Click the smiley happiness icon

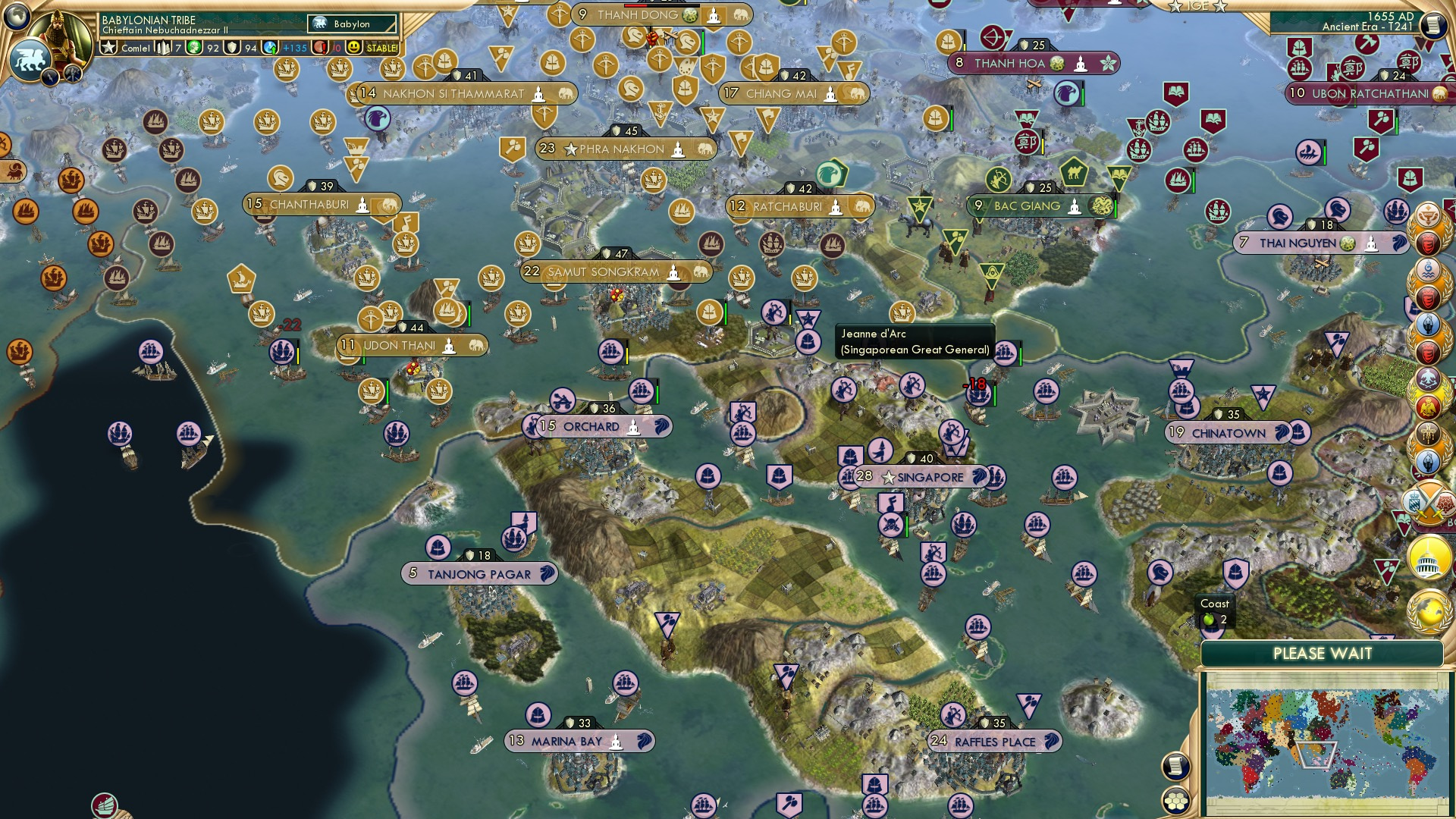(353, 48)
